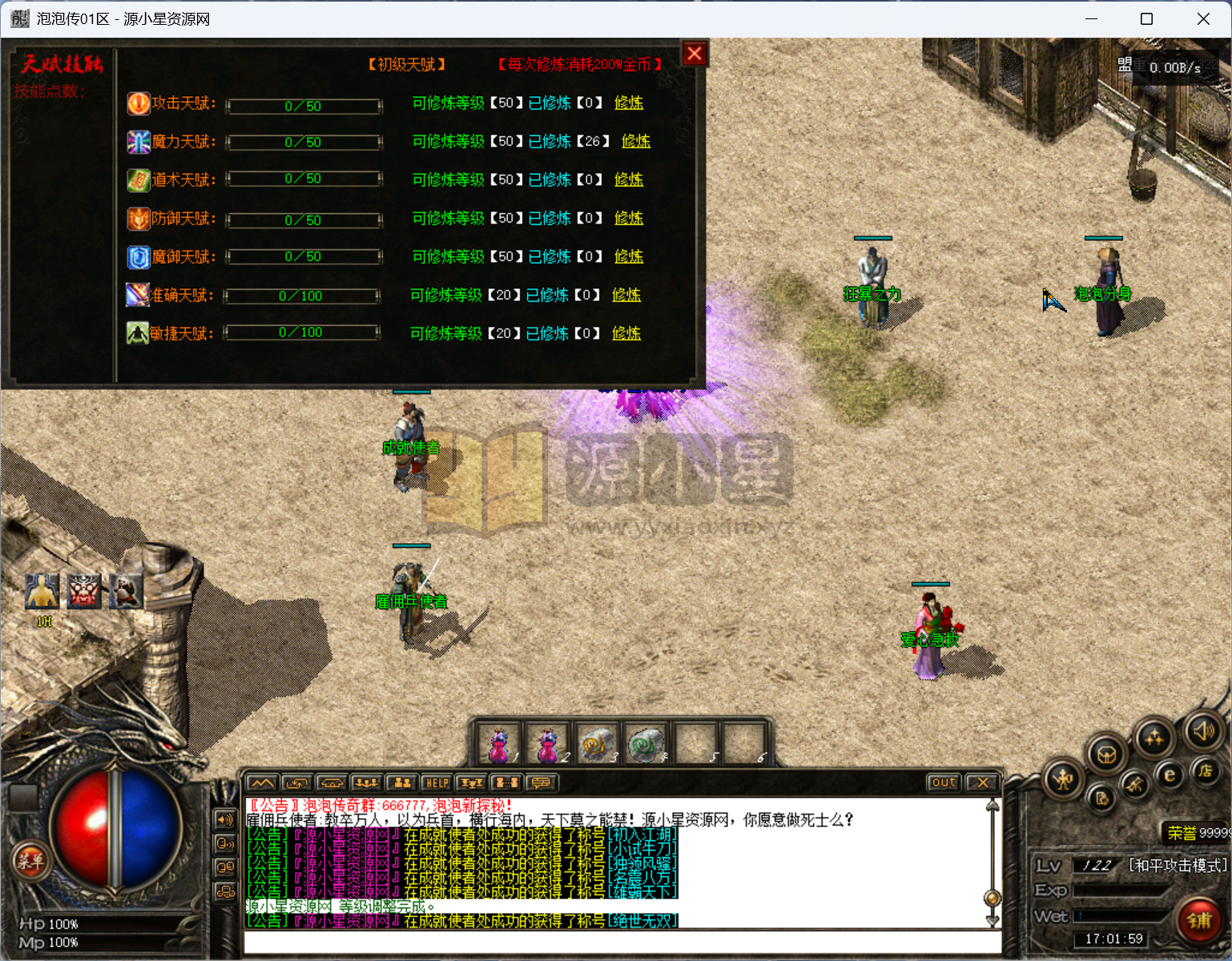Open the HELP button on chat toolbar

click(x=437, y=782)
